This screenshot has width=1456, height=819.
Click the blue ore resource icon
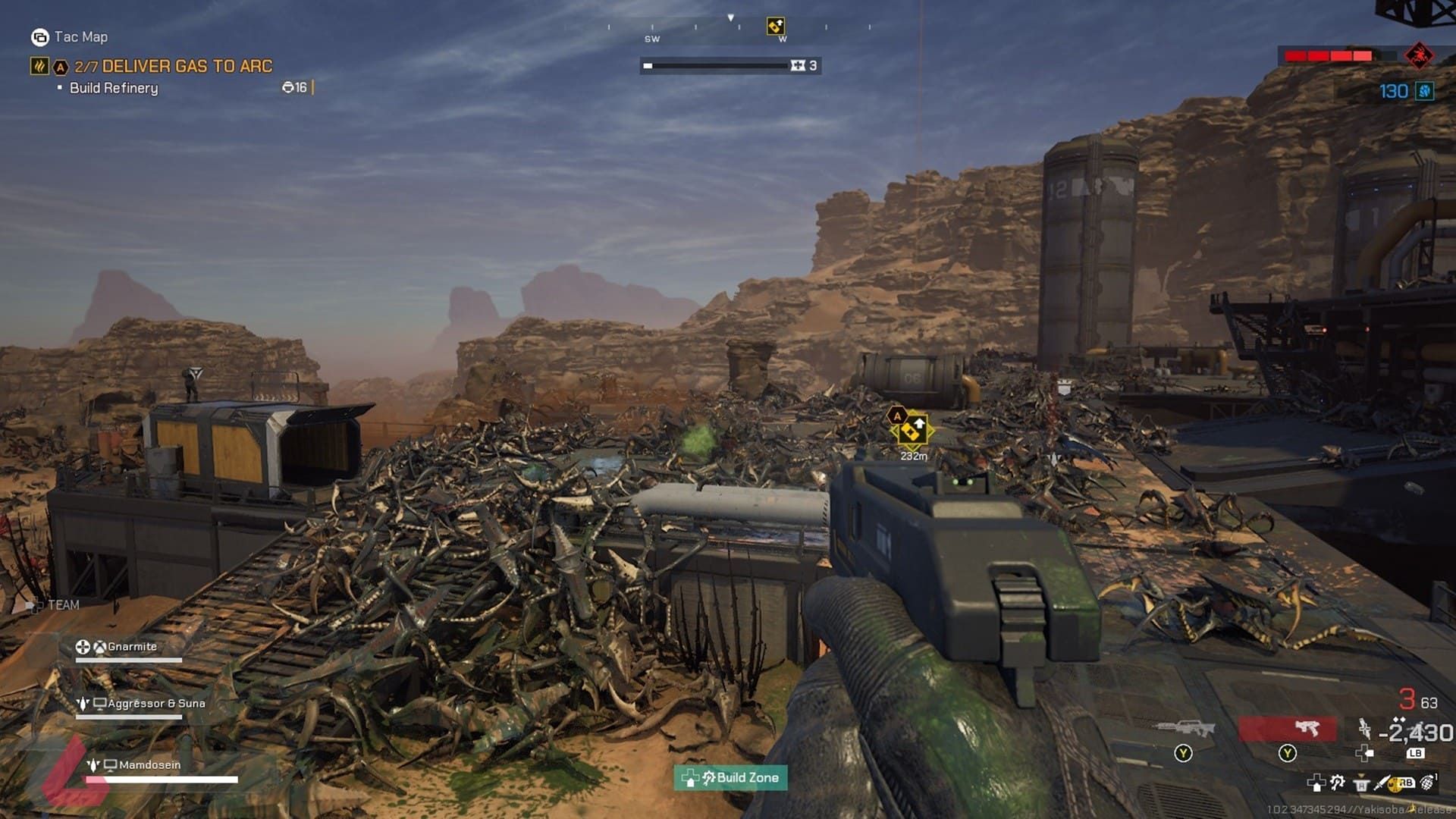1425,92
